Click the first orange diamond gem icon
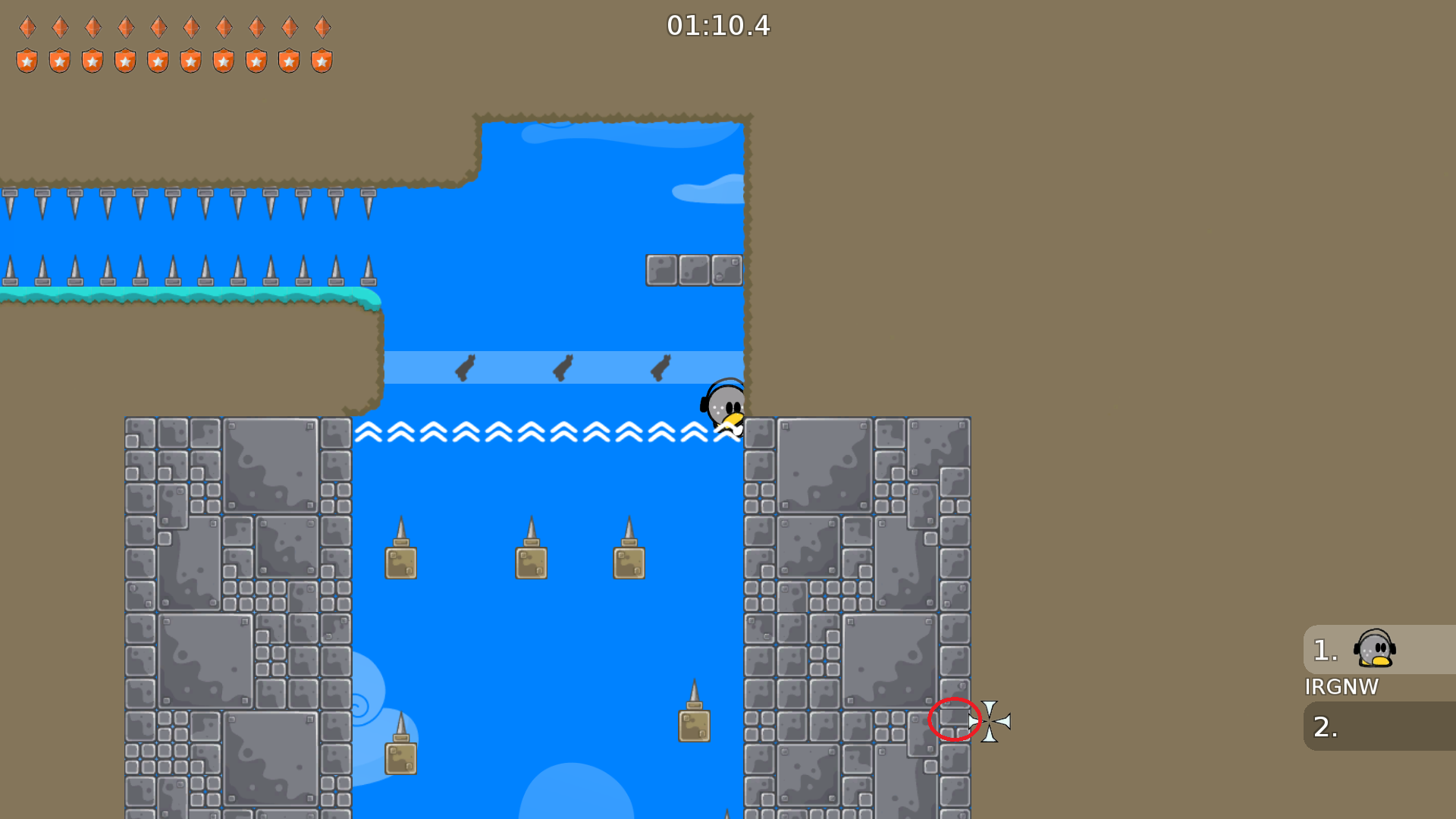This screenshot has height=819, width=1456. pos(27,27)
